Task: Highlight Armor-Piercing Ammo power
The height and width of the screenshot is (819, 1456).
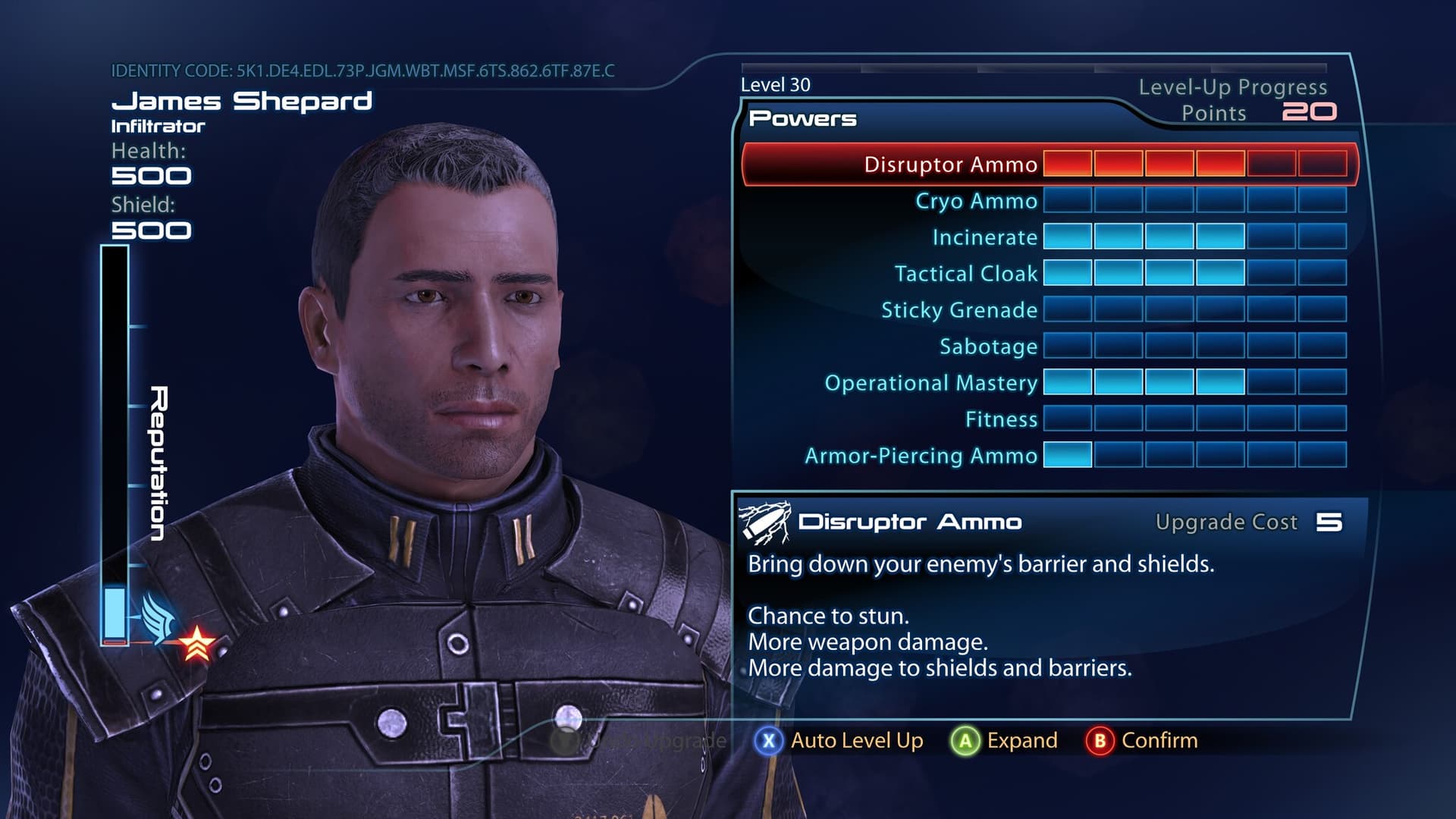Action: 921,456
